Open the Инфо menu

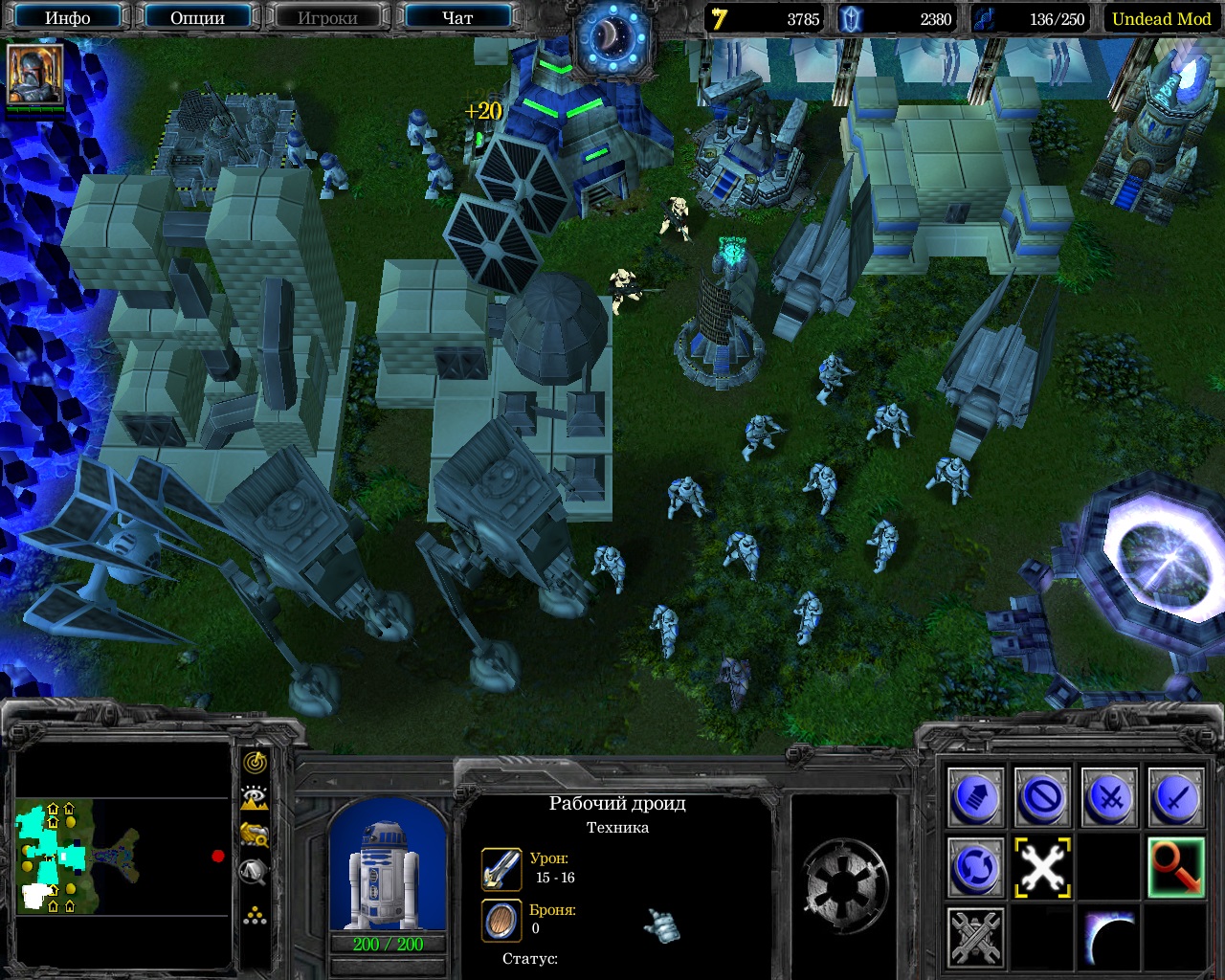[x=68, y=17]
